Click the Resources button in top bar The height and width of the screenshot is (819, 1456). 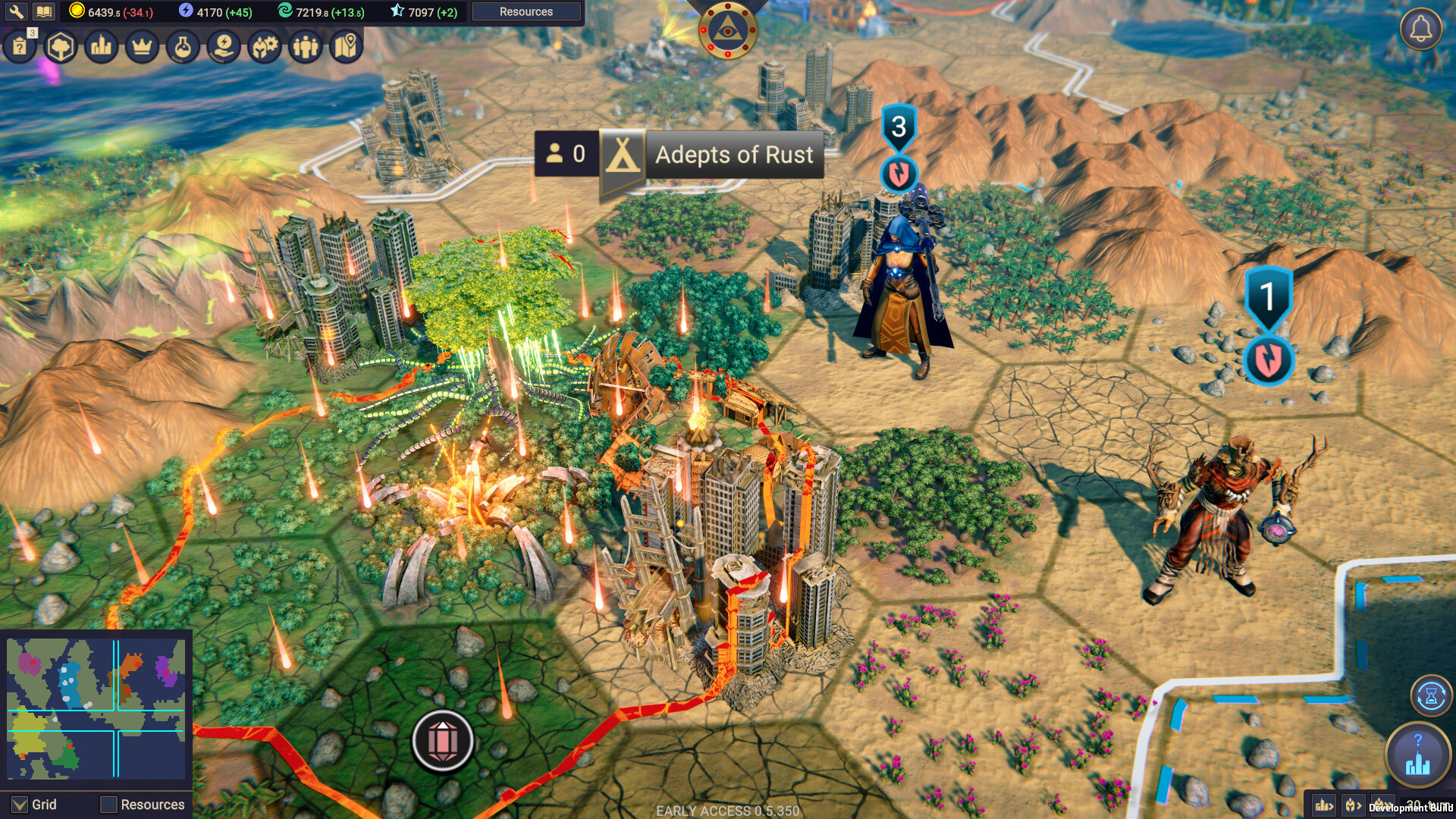coord(526,11)
